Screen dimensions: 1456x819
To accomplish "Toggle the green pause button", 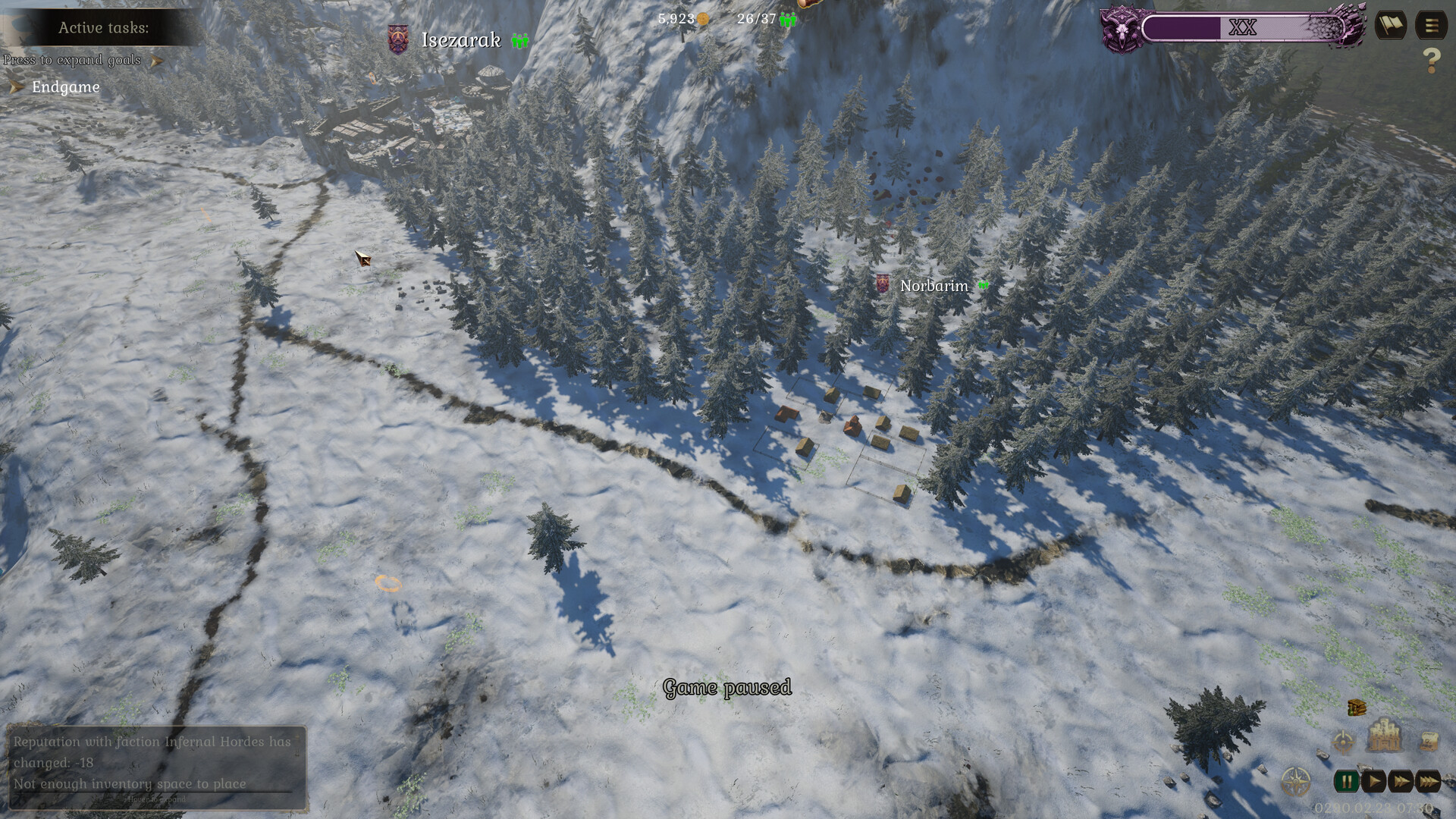I will (x=1347, y=781).
